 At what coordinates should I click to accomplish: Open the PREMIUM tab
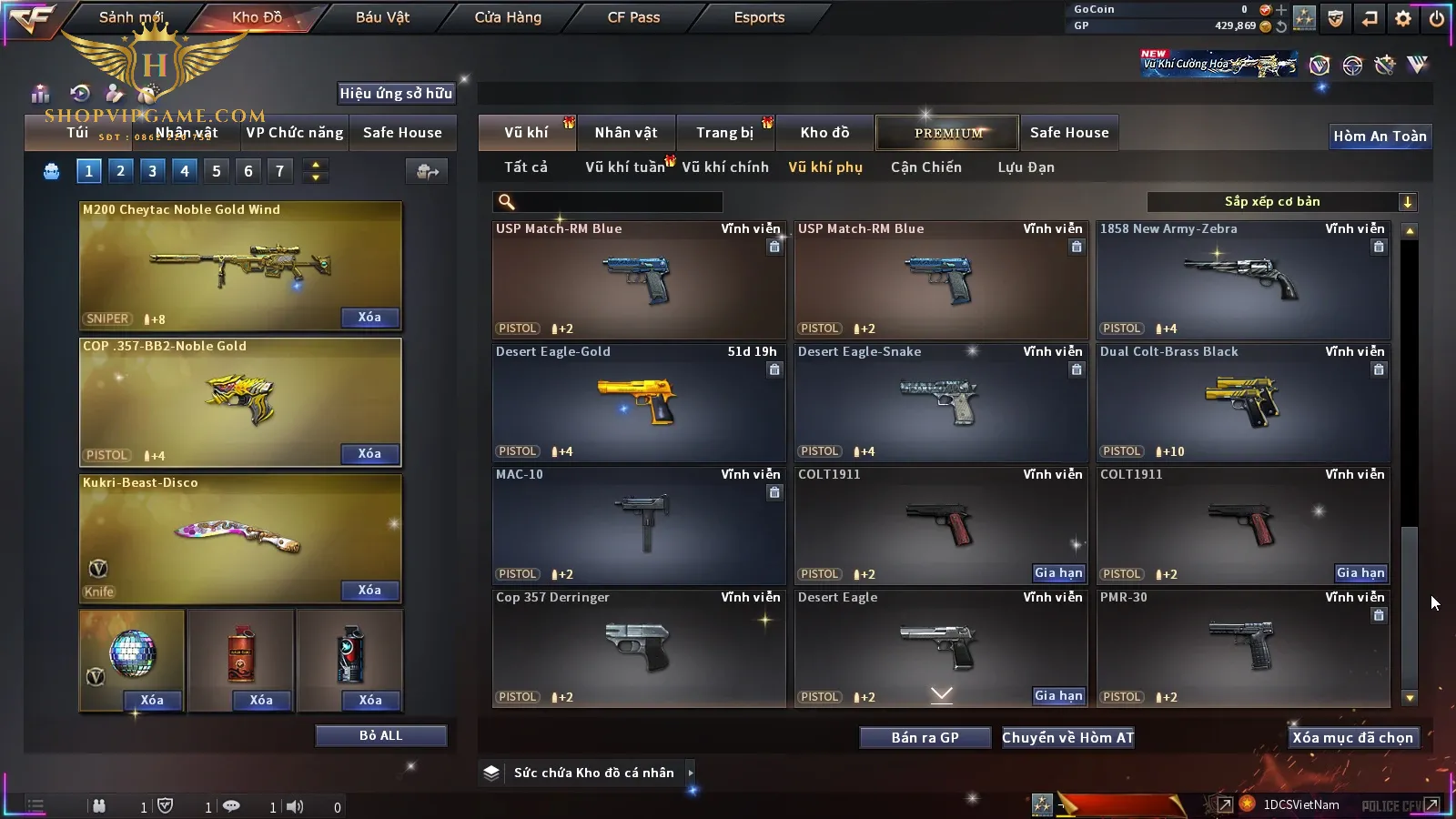(x=947, y=133)
